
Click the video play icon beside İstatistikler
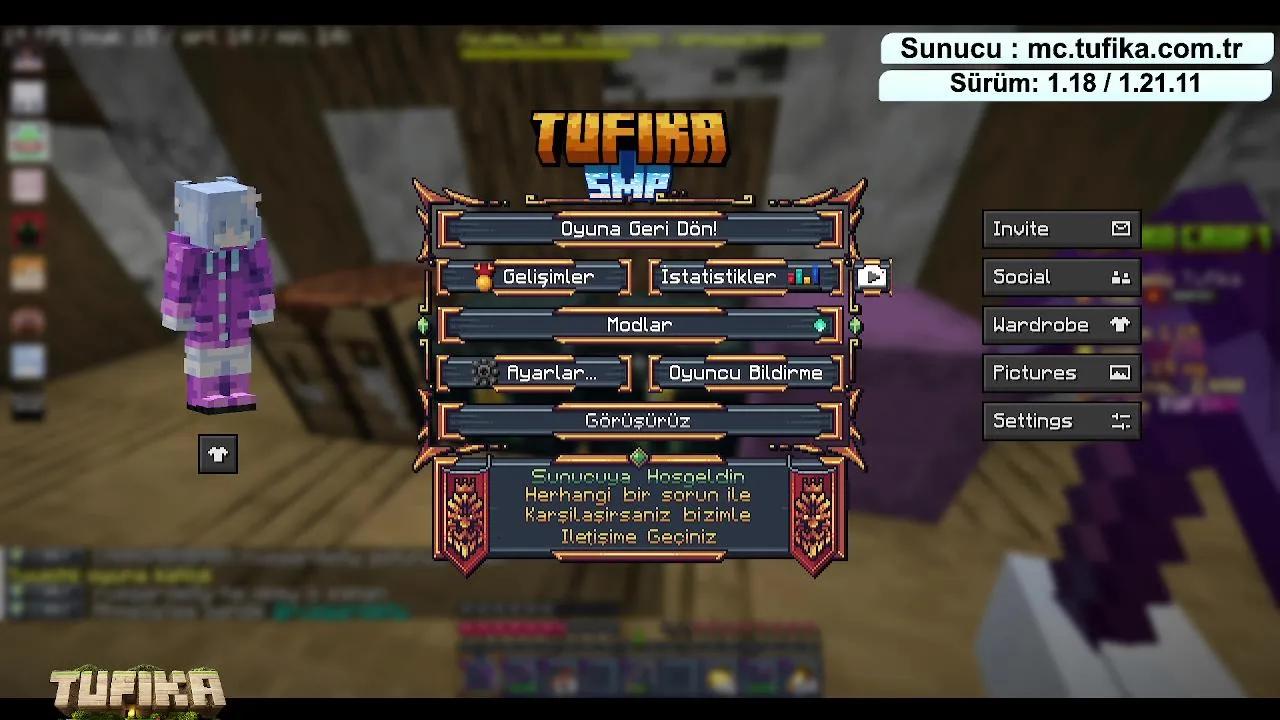(871, 277)
